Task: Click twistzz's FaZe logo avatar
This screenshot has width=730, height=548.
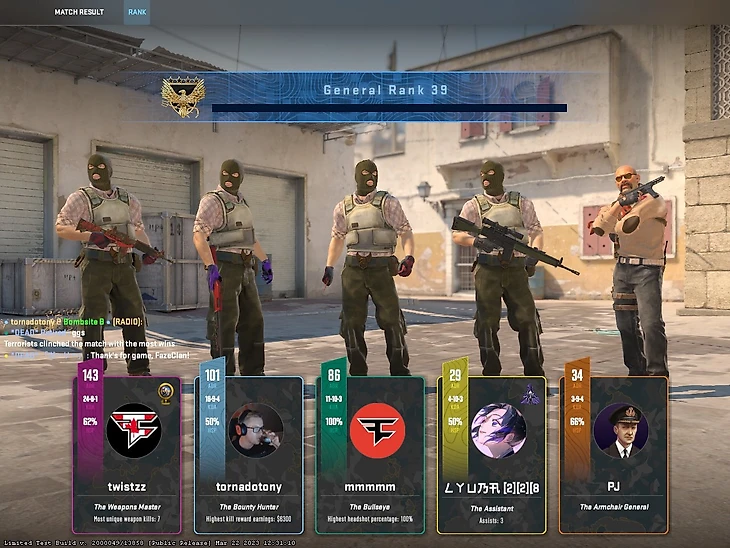Action: pyautogui.click(x=132, y=430)
